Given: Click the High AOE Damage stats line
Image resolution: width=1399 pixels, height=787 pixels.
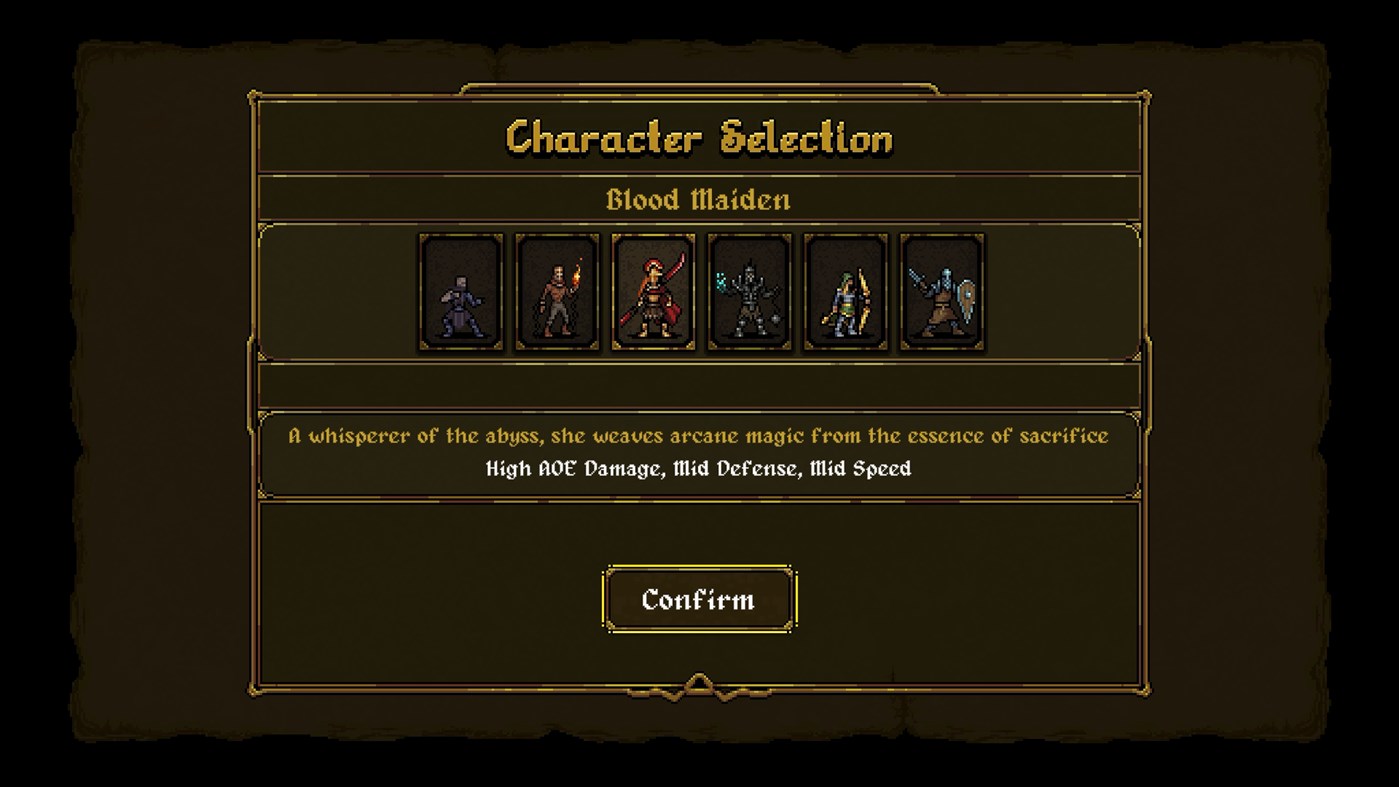Looking at the screenshot, I should pyautogui.click(x=698, y=467).
